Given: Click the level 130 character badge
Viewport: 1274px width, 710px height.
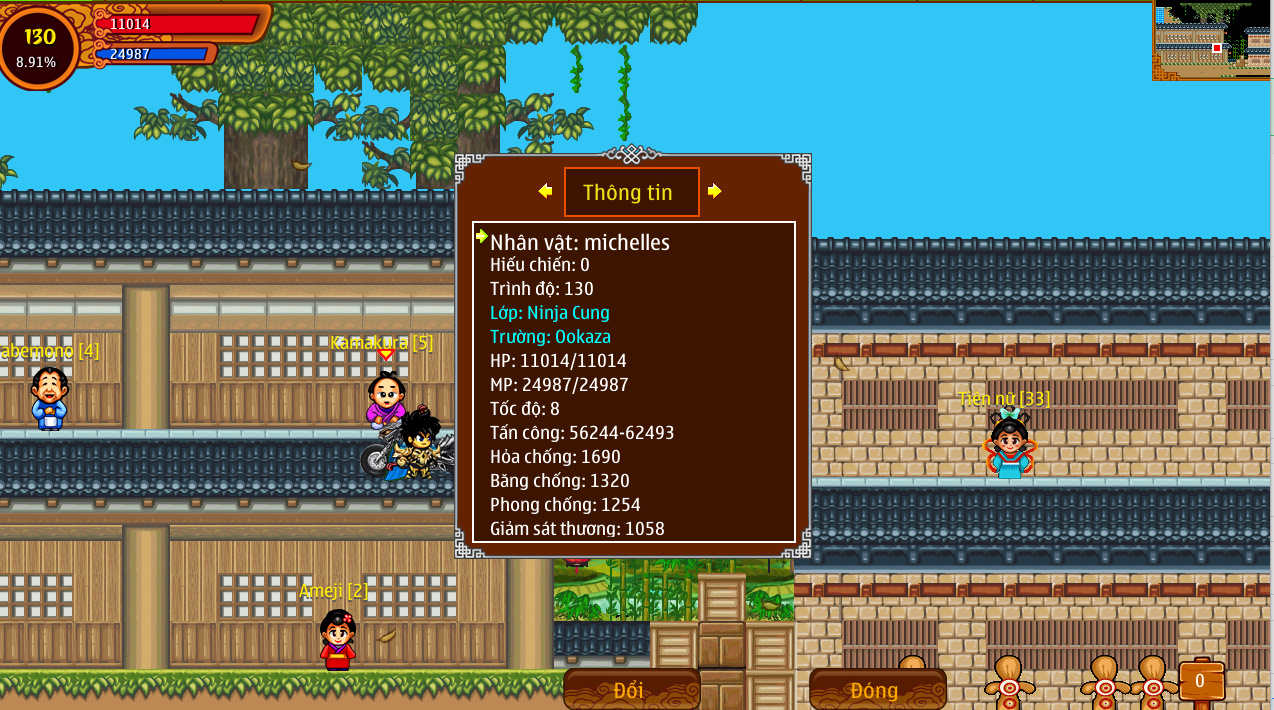Looking at the screenshot, I should 40,46.
